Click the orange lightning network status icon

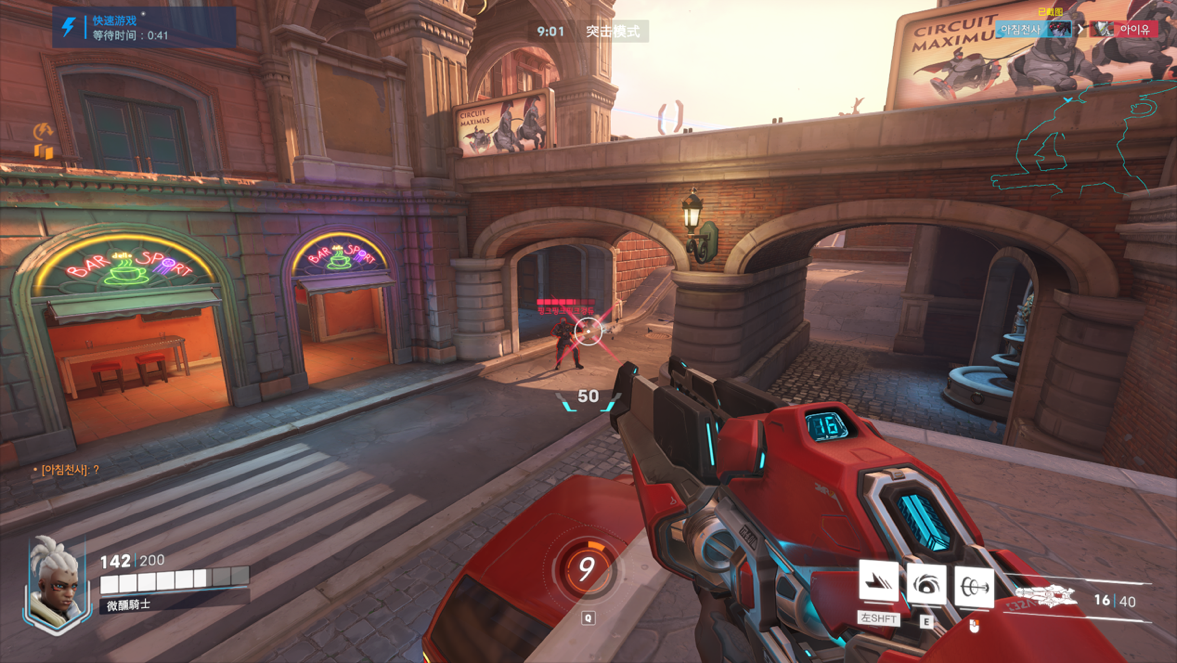click(x=43, y=132)
